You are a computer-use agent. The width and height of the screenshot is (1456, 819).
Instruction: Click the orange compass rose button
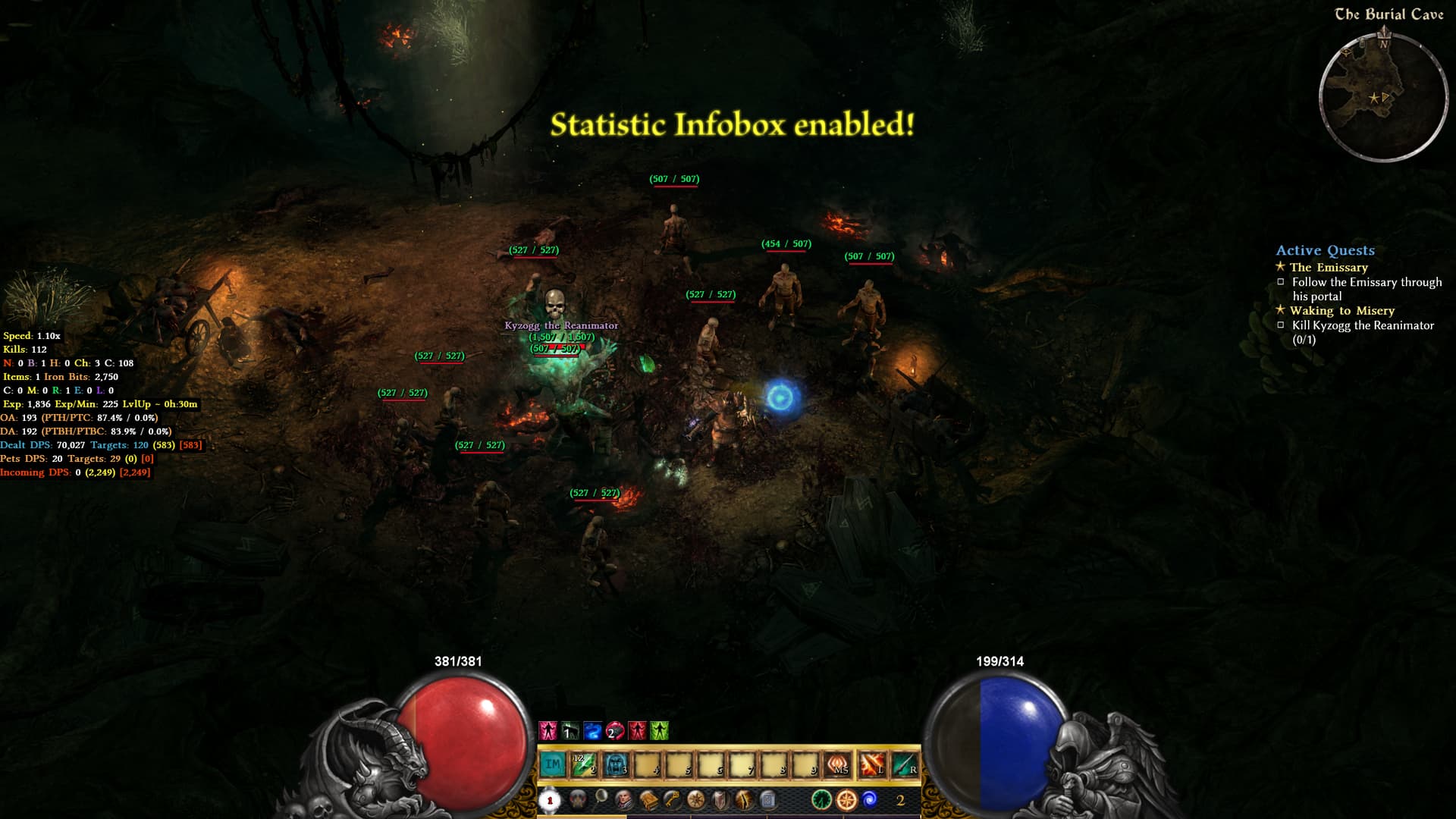(846, 799)
